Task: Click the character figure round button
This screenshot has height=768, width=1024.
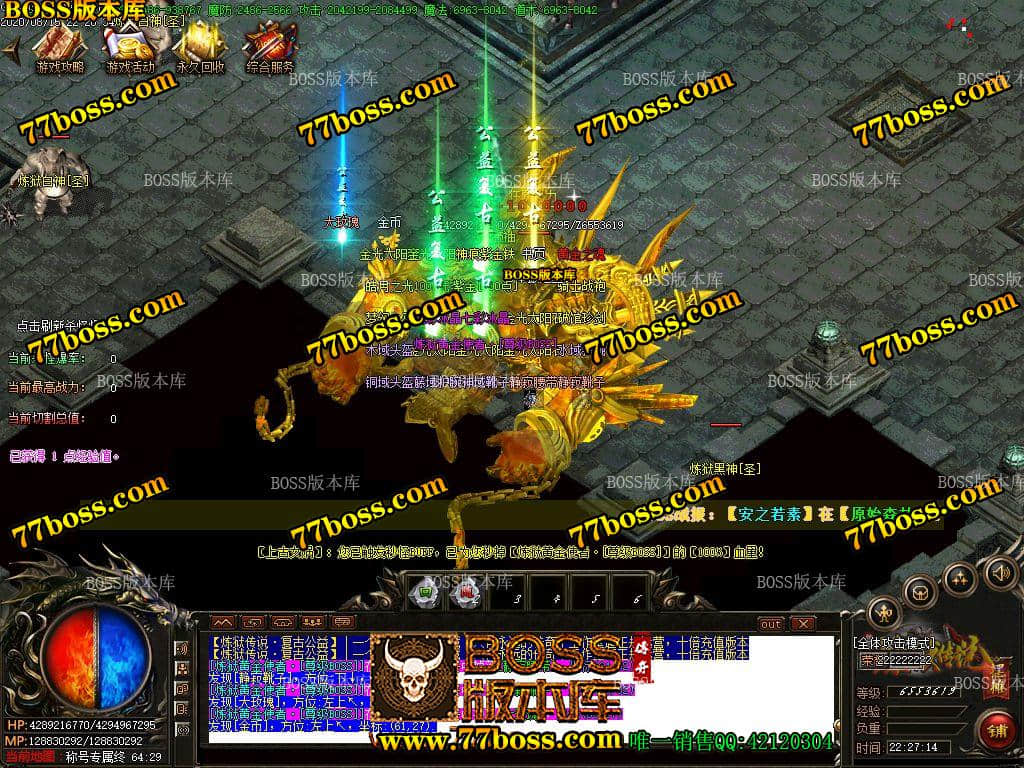Action: (x=883, y=612)
